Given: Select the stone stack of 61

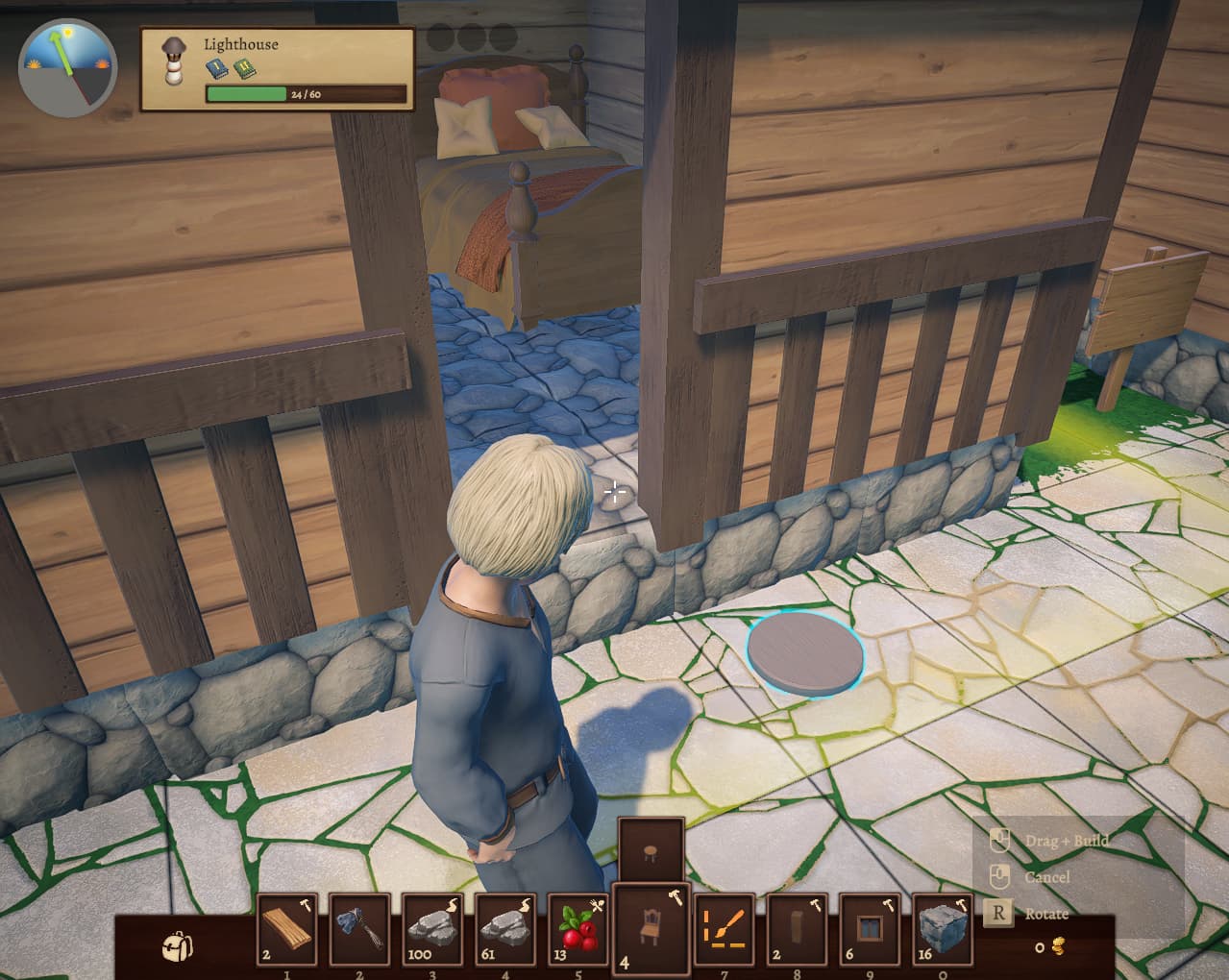Looking at the screenshot, I should click(x=505, y=929).
